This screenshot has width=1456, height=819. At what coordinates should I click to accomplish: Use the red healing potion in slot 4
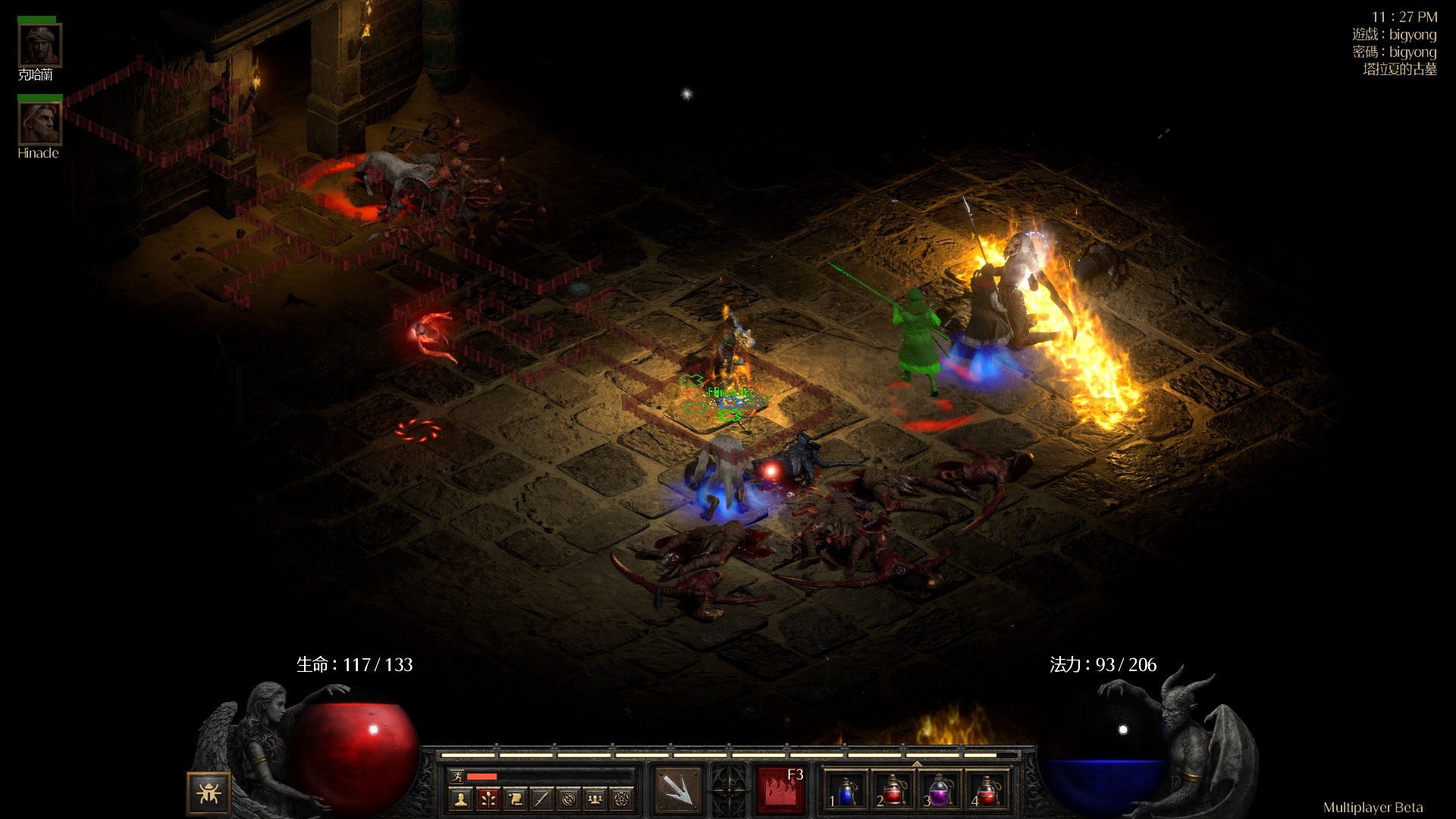pos(987,790)
